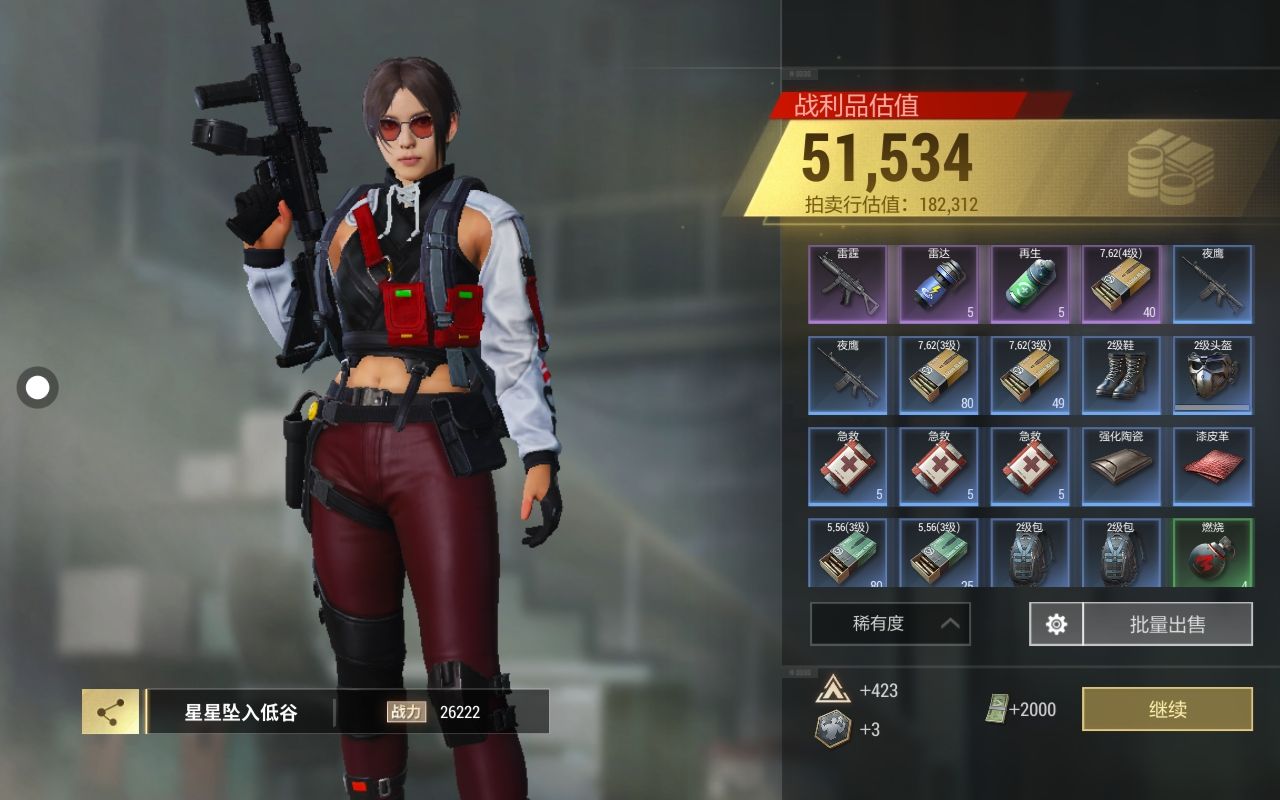Open 批量出售 bulk sell

tap(1167, 624)
